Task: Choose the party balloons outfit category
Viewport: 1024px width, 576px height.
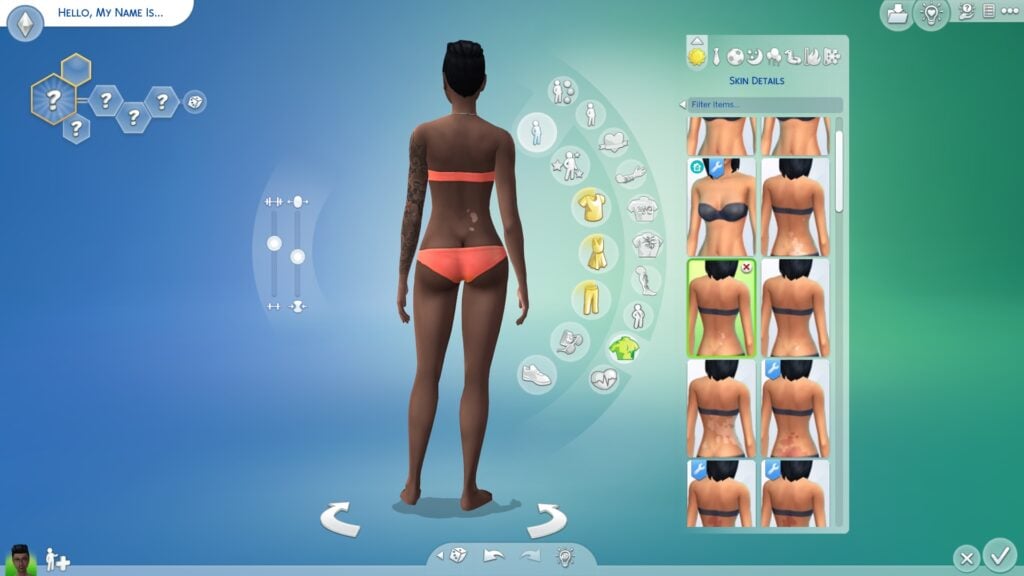Action: tap(775, 57)
